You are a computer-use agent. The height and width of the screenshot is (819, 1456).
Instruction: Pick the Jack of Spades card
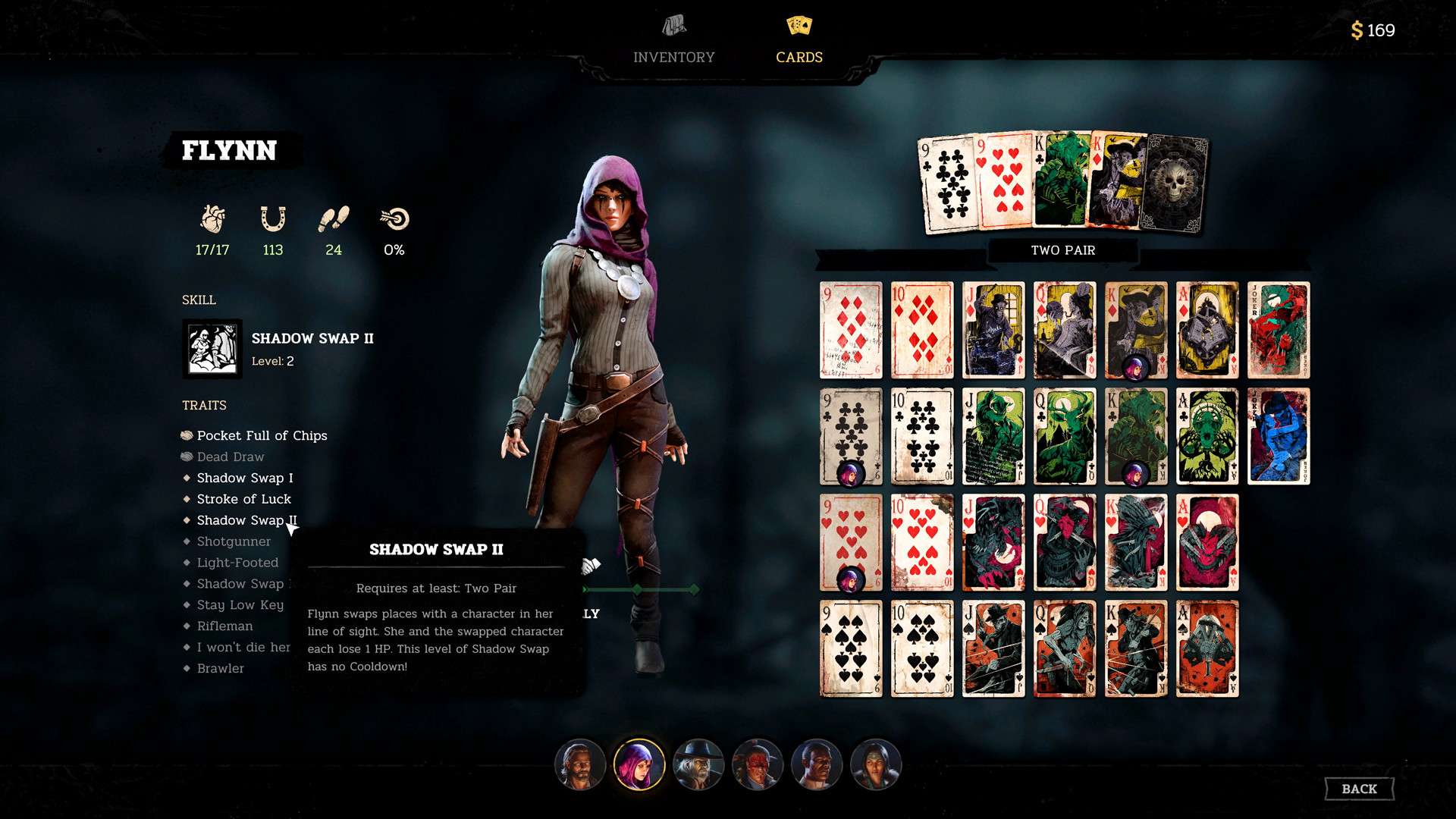click(993, 648)
